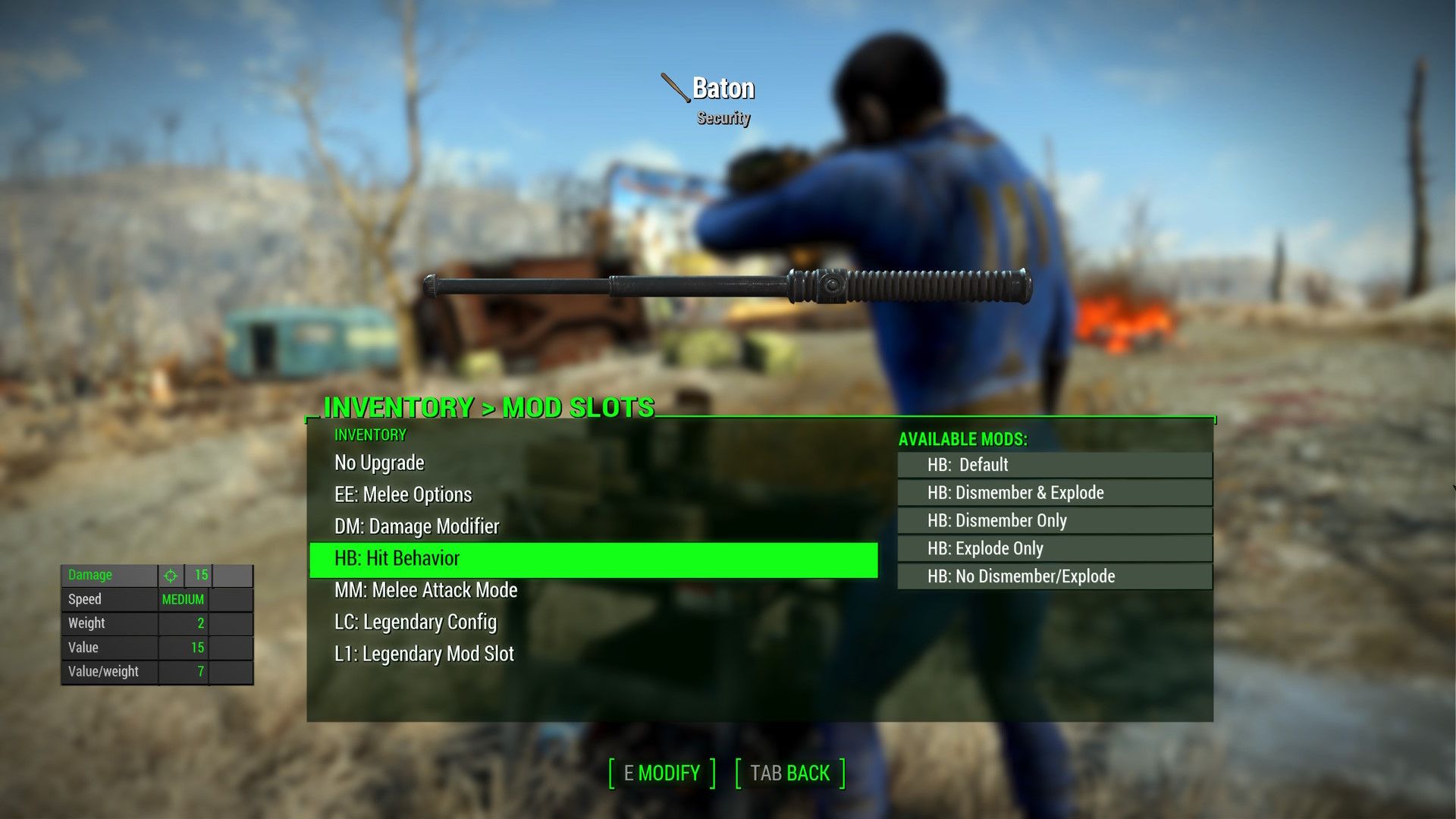Select the EE: Melee Options slot
Image resolution: width=1456 pixels, height=819 pixels.
[403, 494]
